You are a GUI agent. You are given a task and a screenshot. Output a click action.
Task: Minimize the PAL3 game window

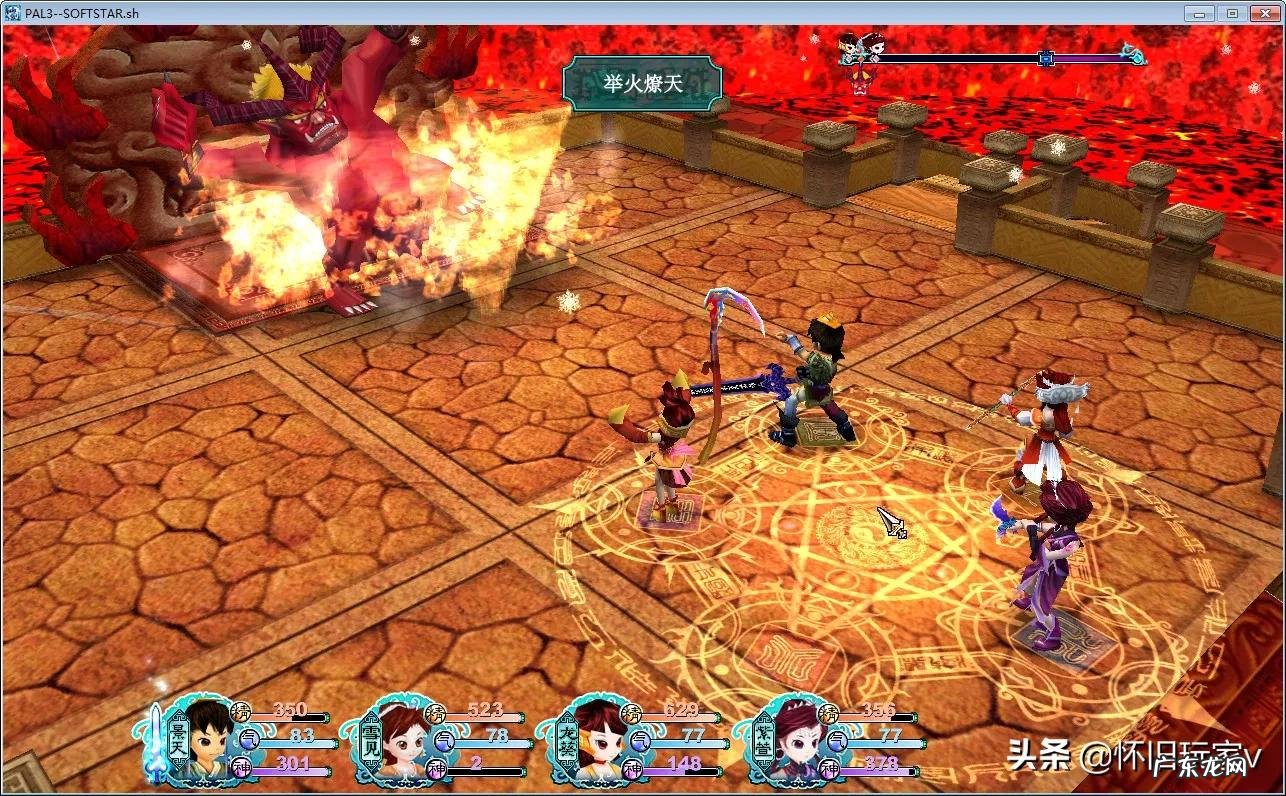[1198, 13]
